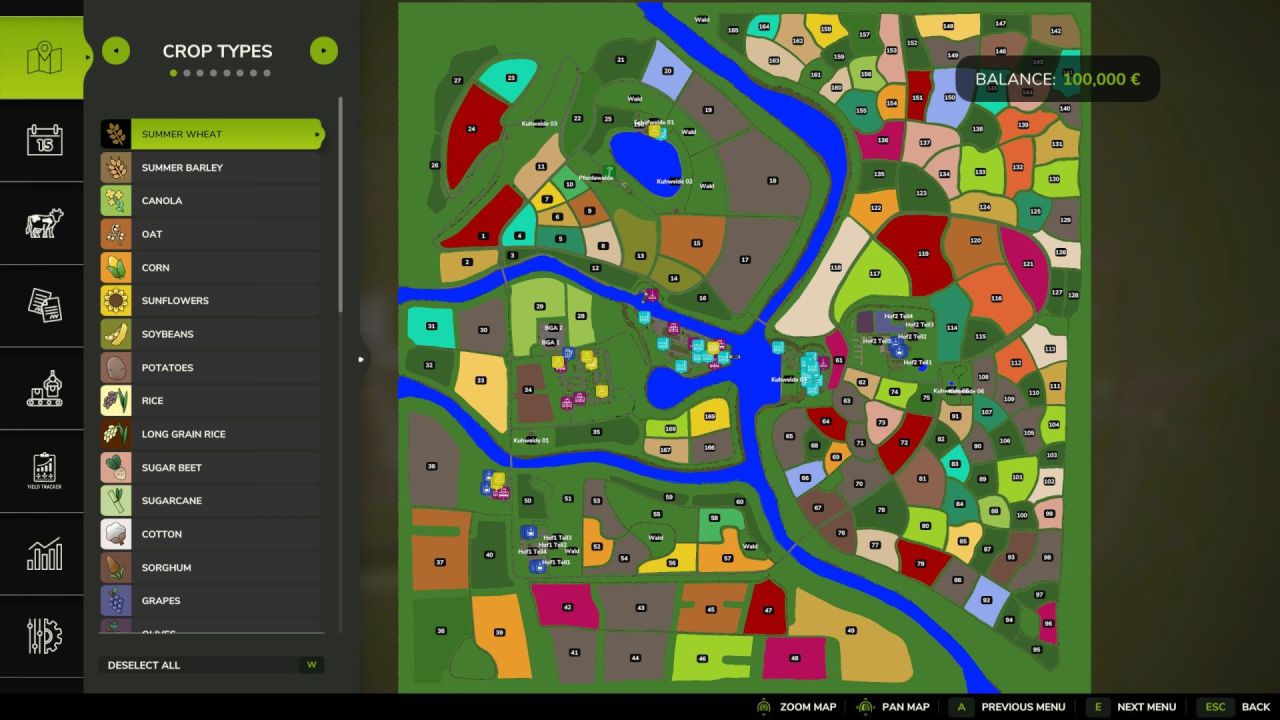Switch to the Next Menu tab

pos(1145,706)
